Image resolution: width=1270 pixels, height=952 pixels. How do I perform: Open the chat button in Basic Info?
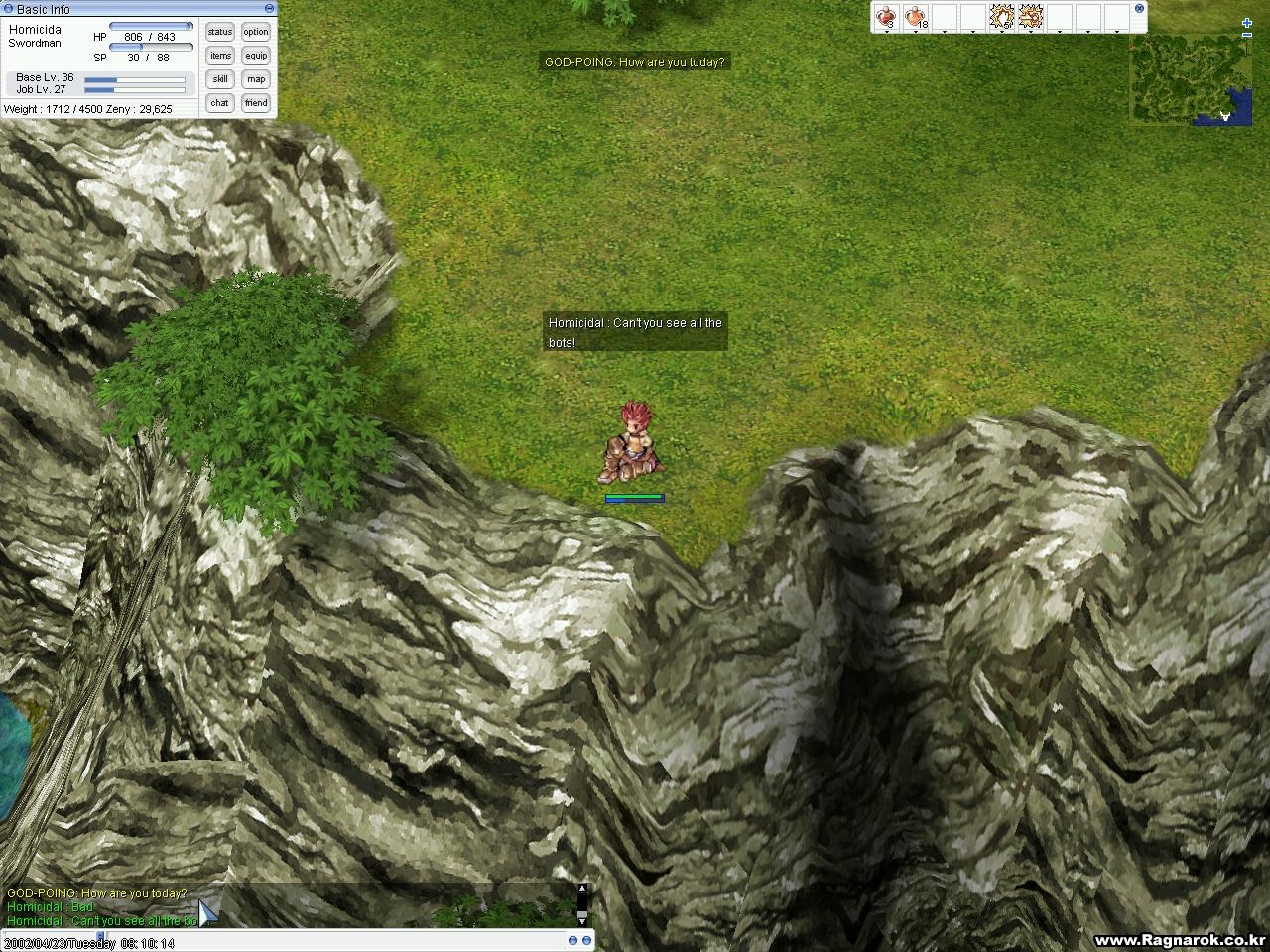(x=220, y=103)
